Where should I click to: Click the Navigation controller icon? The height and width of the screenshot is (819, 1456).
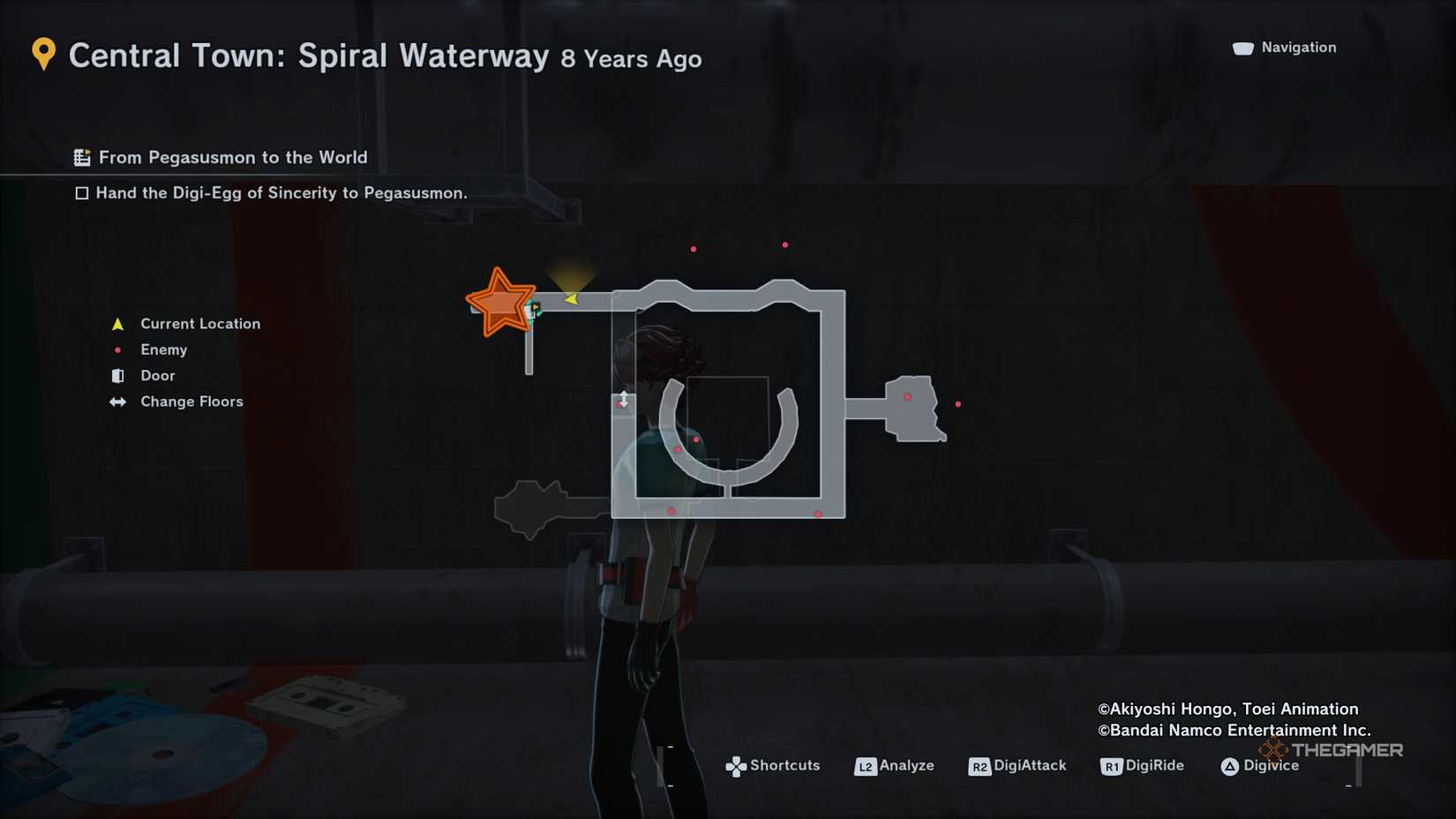point(1242,48)
